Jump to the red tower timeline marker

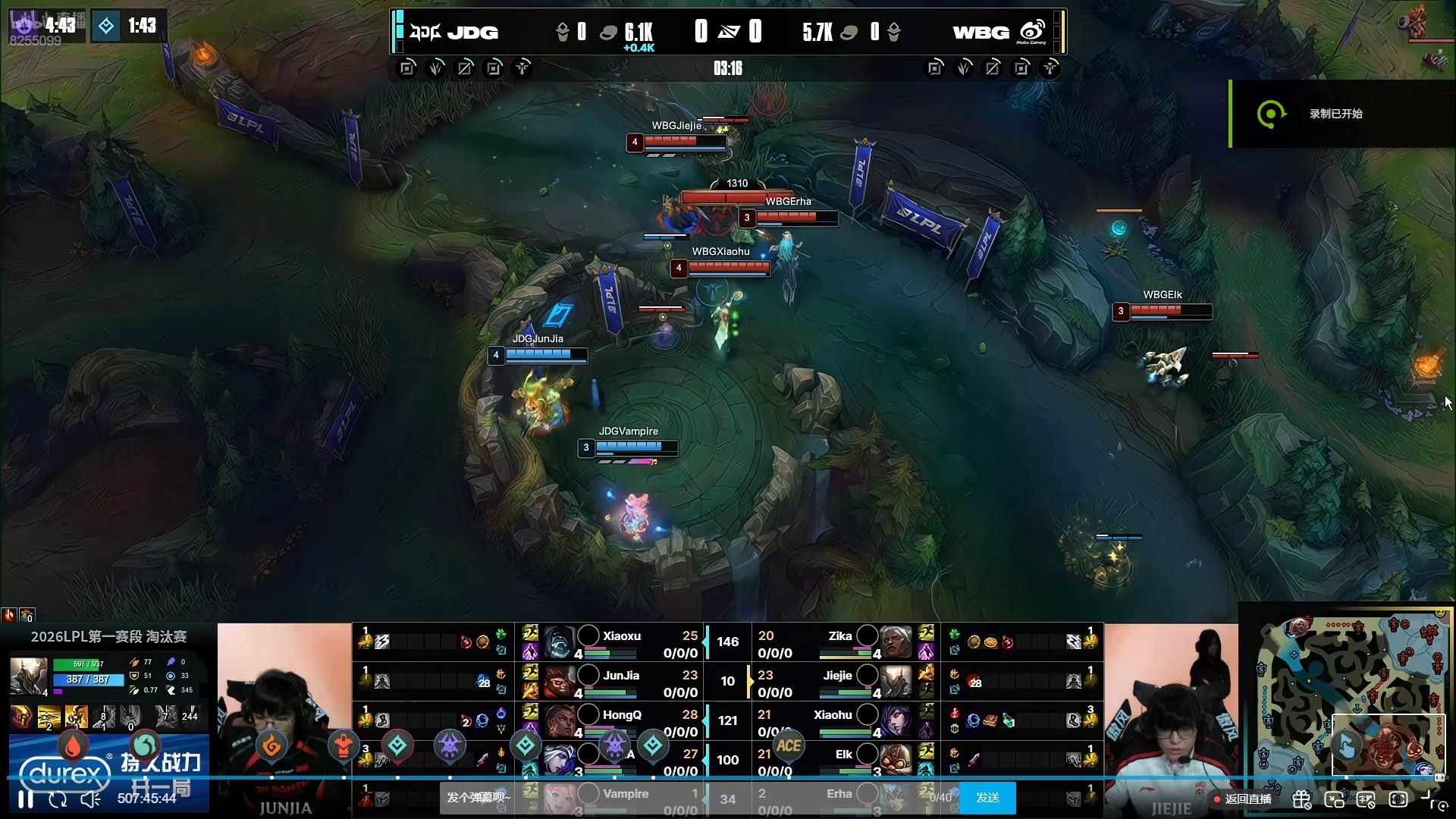(343, 746)
